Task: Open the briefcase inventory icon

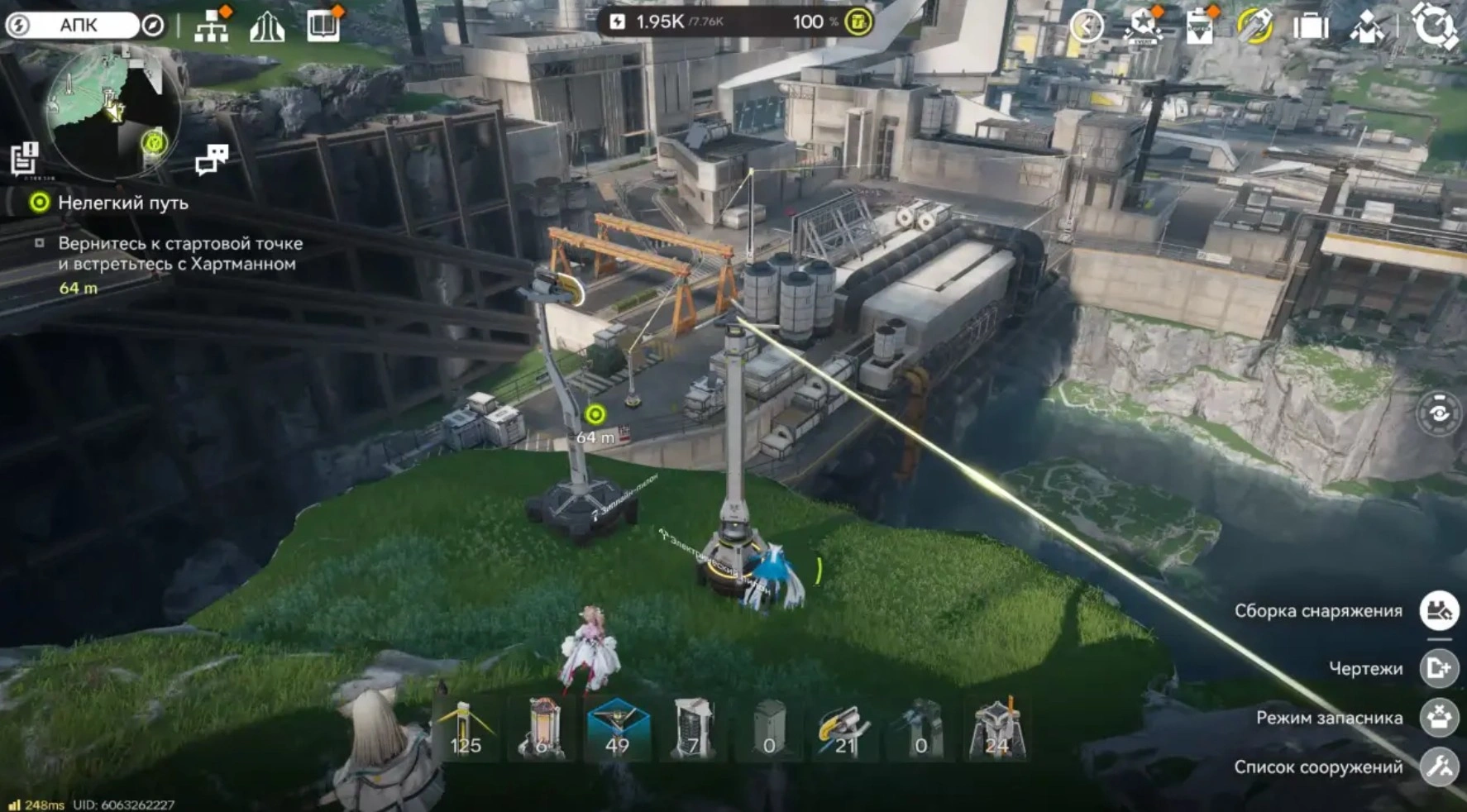Action: point(1310,26)
